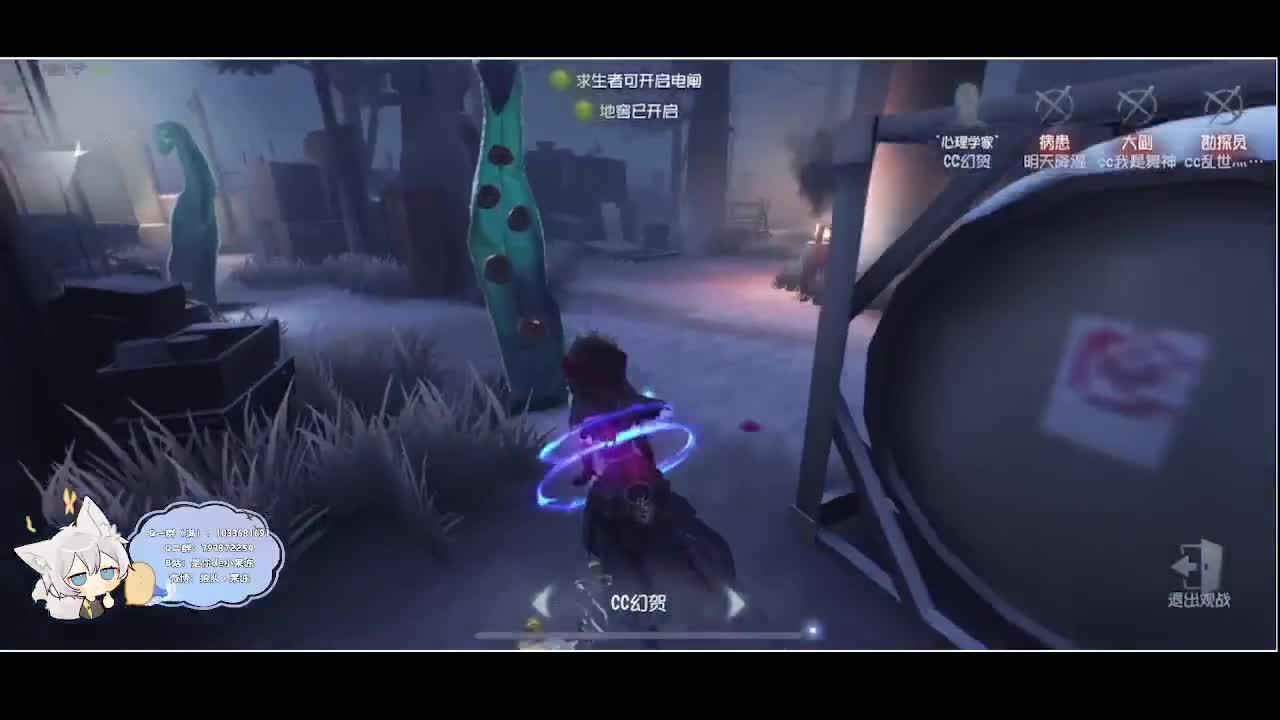Click the 明天降温 player name link
The image size is (1280, 720).
coord(1055,159)
